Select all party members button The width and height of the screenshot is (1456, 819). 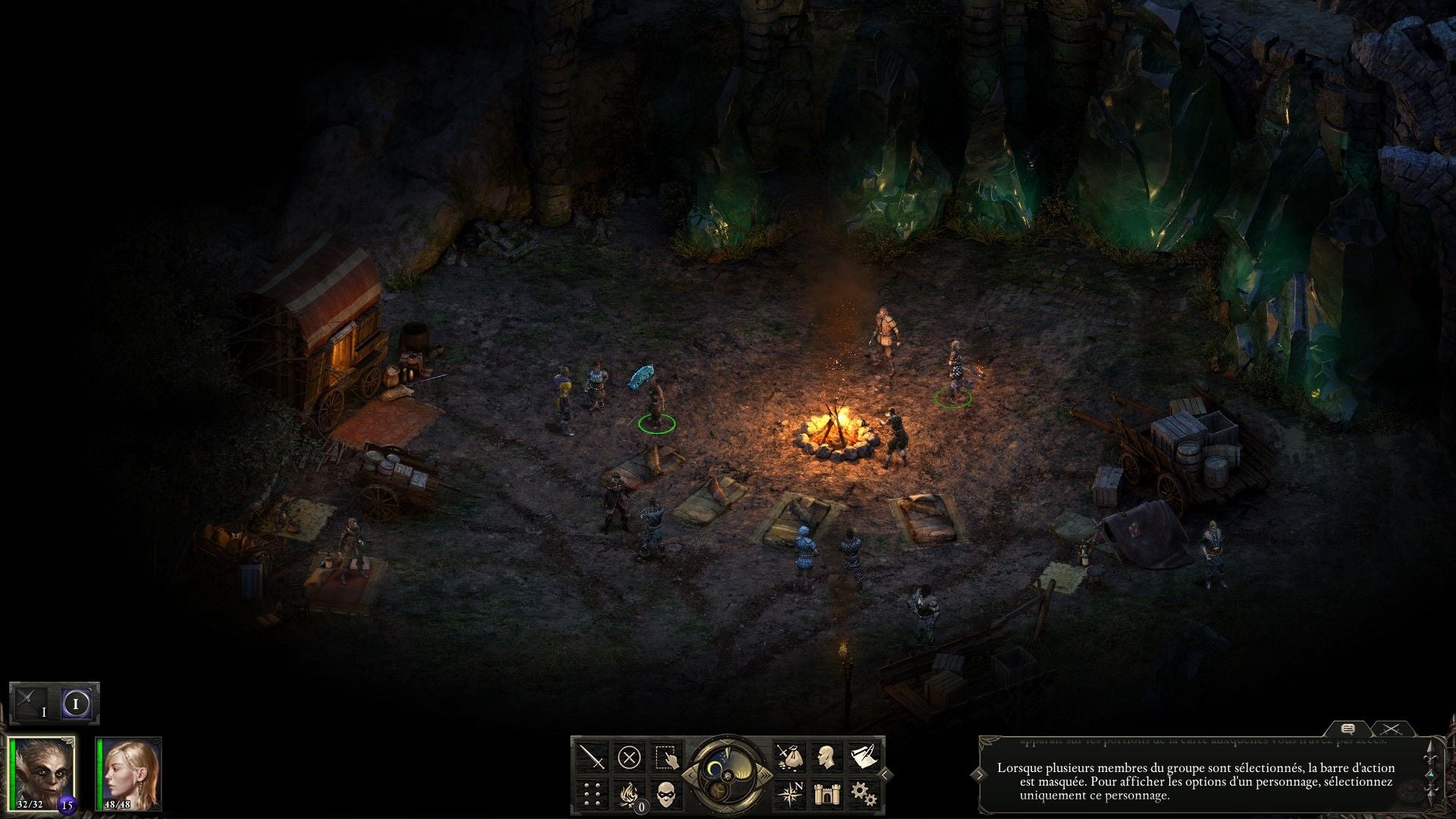tap(665, 757)
